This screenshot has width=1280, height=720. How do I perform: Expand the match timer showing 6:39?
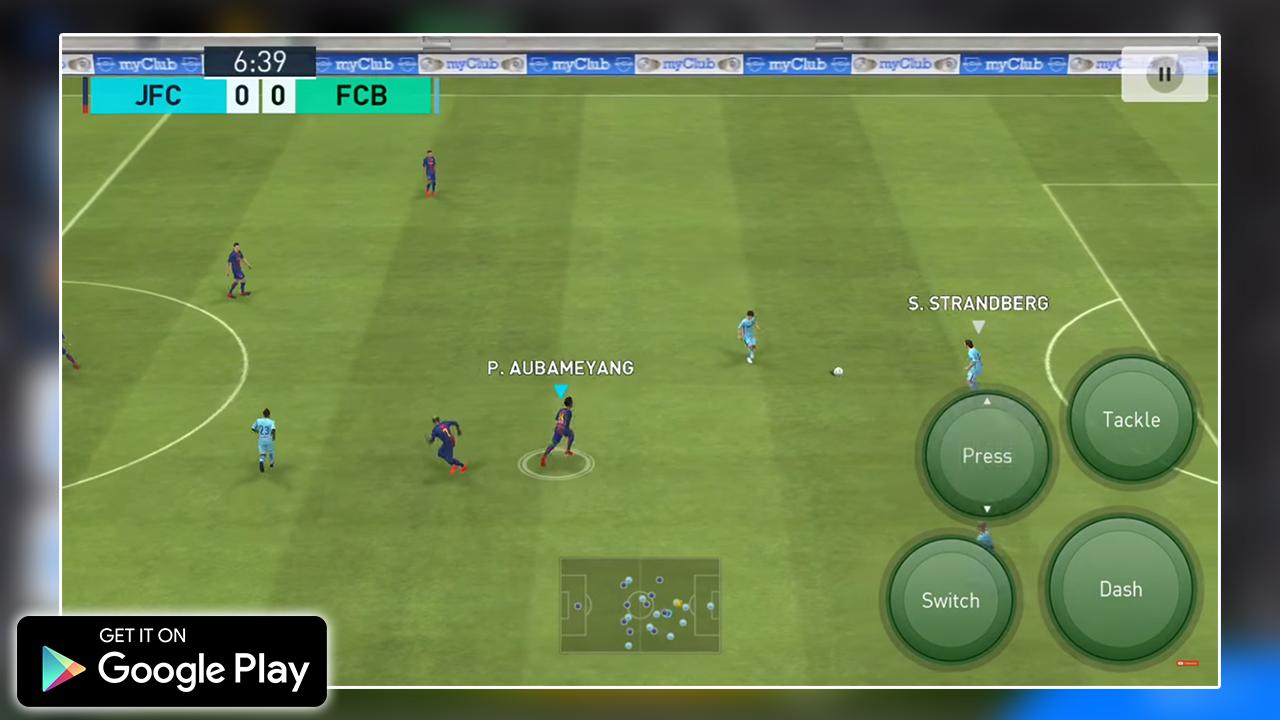pos(258,62)
